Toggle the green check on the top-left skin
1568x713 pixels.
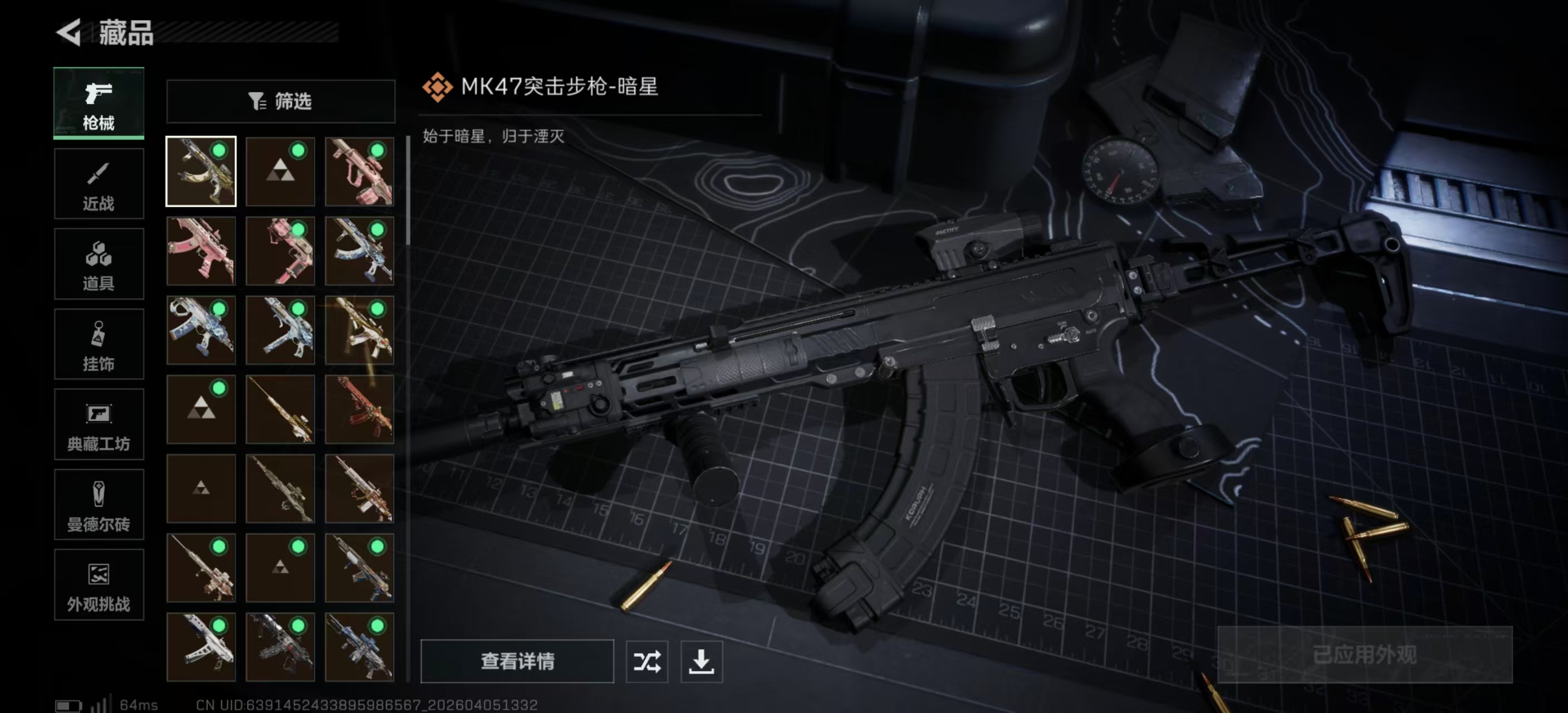pyautogui.click(x=220, y=150)
